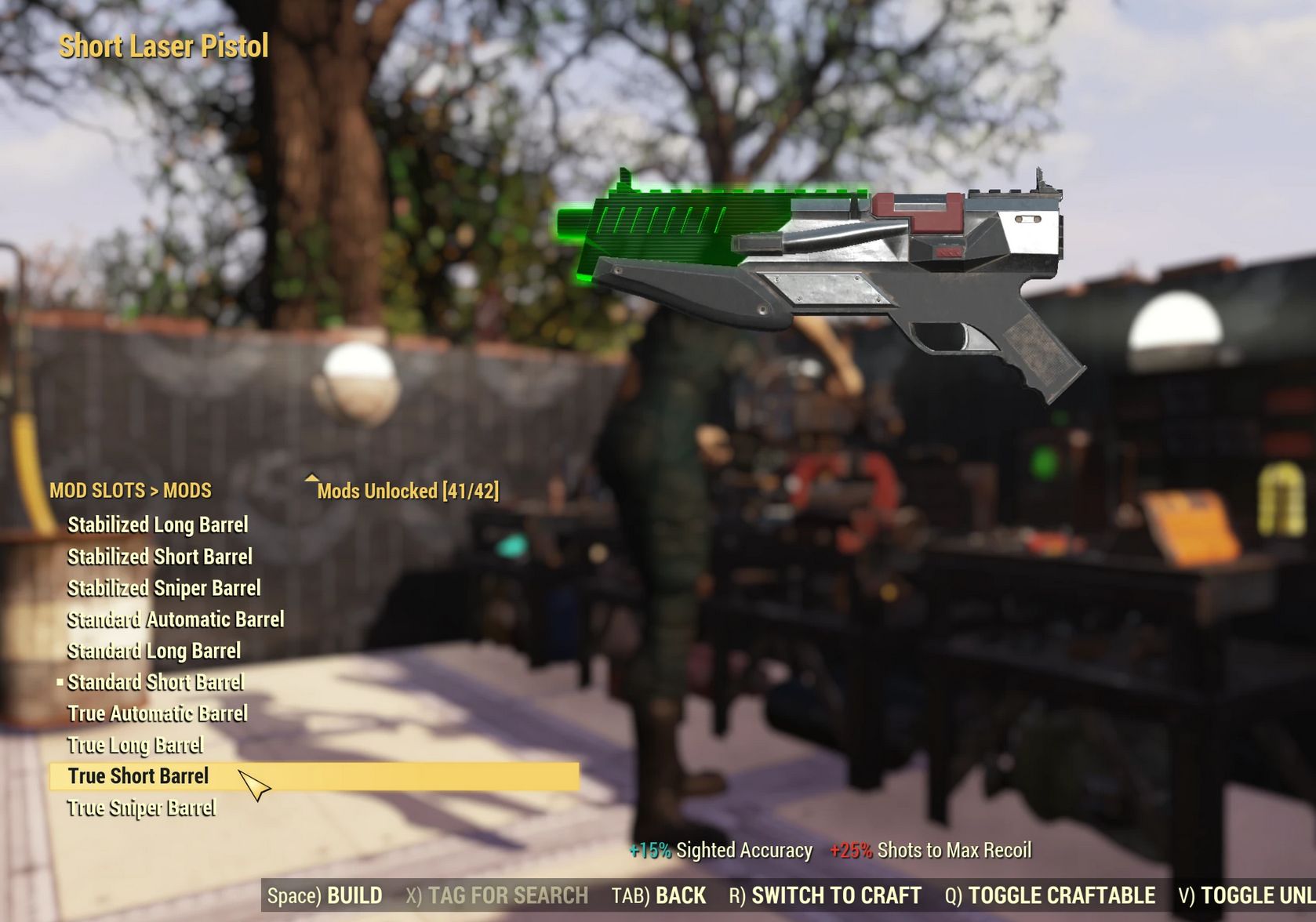This screenshot has width=1316, height=922.
Task: Select the equipped Standard Short Barrel
Action: click(155, 682)
